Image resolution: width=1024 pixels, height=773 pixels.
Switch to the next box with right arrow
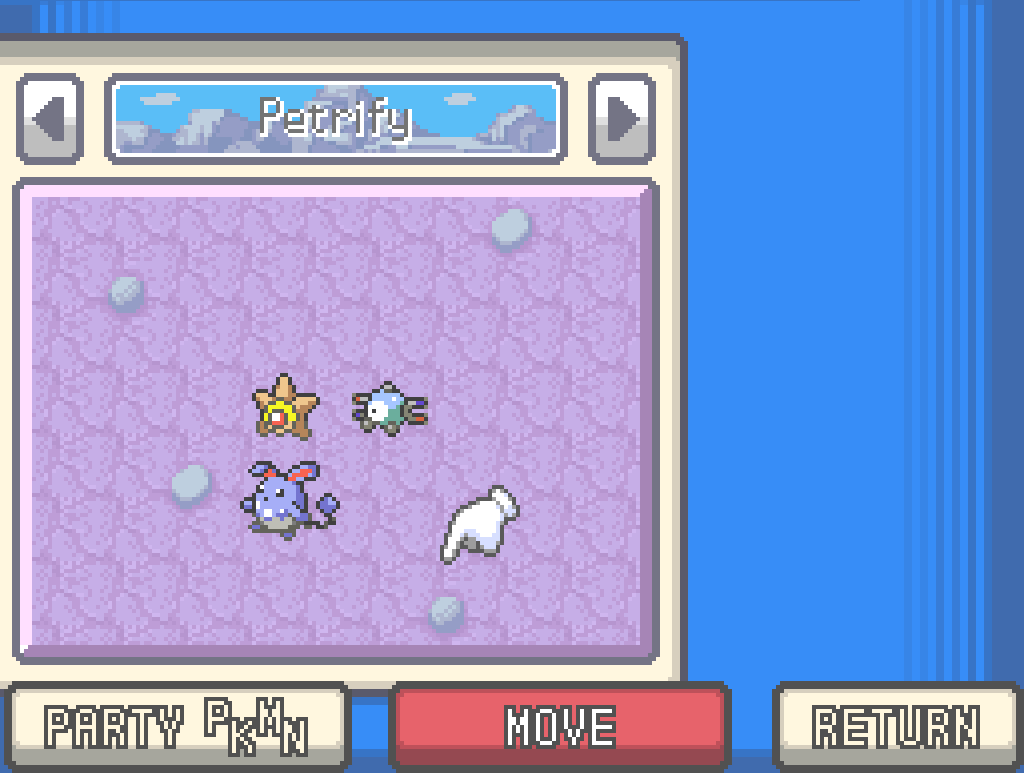pos(621,119)
